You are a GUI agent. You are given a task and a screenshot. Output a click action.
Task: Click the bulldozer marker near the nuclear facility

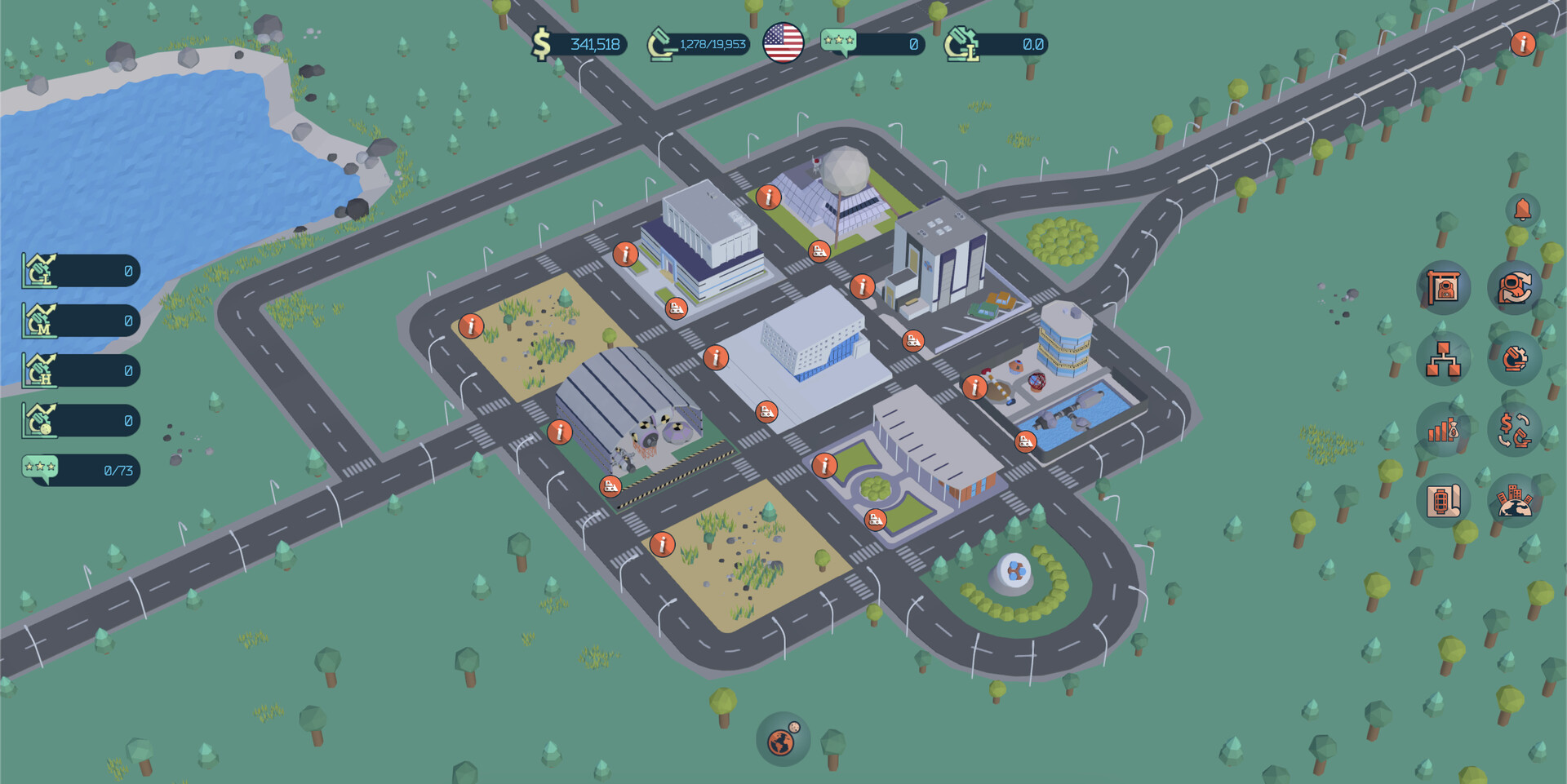610,484
